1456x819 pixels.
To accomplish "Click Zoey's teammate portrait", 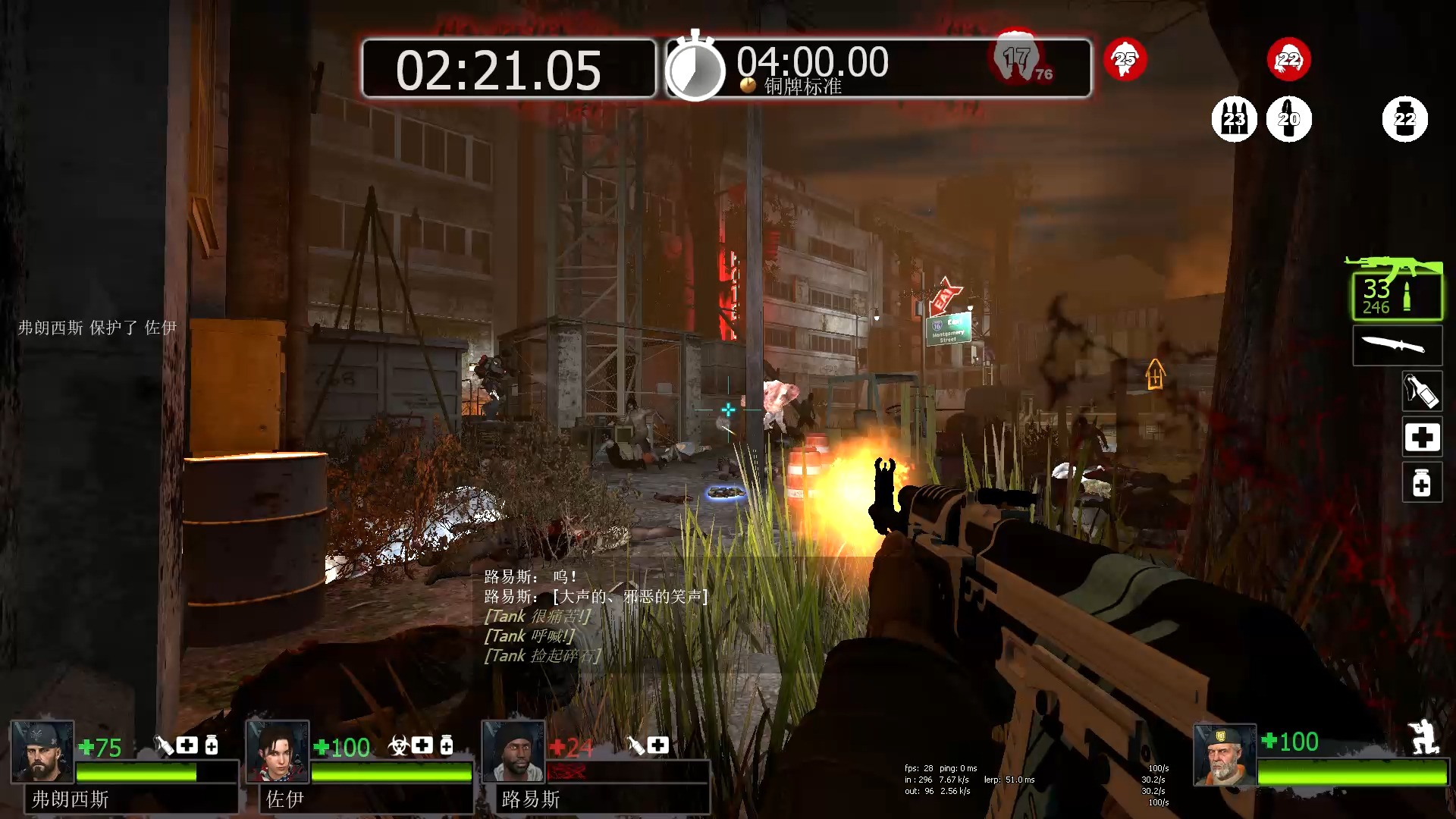I will coord(278,752).
